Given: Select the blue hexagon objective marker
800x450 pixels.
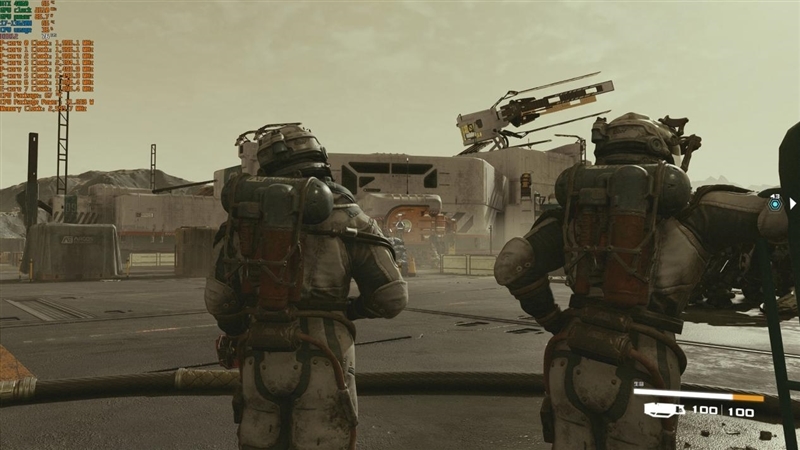Looking at the screenshot, I should pyautogui.click(x=775, y=203).
